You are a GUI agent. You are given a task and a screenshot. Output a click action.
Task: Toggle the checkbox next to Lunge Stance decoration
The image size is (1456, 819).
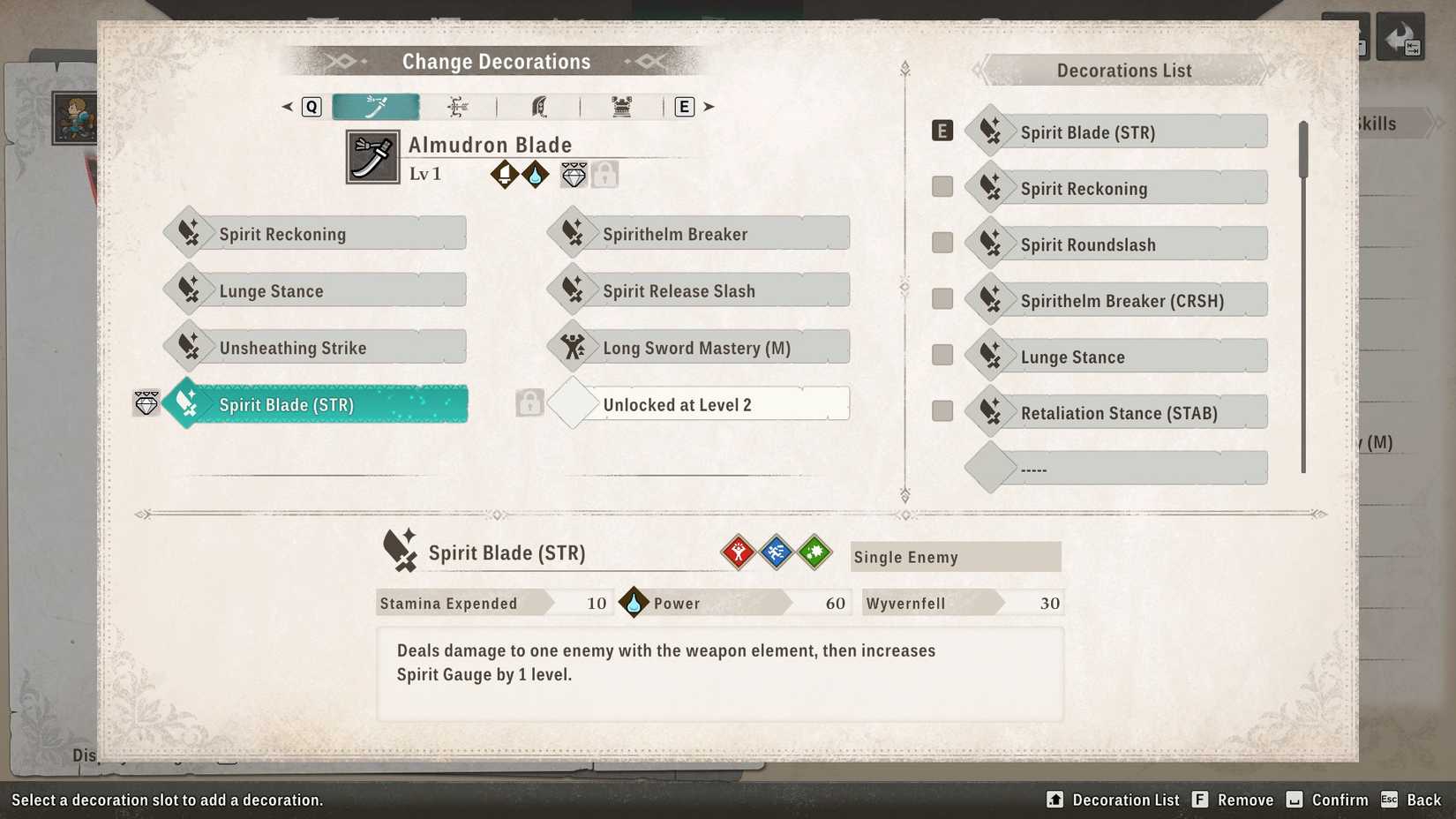coord(942,354)
